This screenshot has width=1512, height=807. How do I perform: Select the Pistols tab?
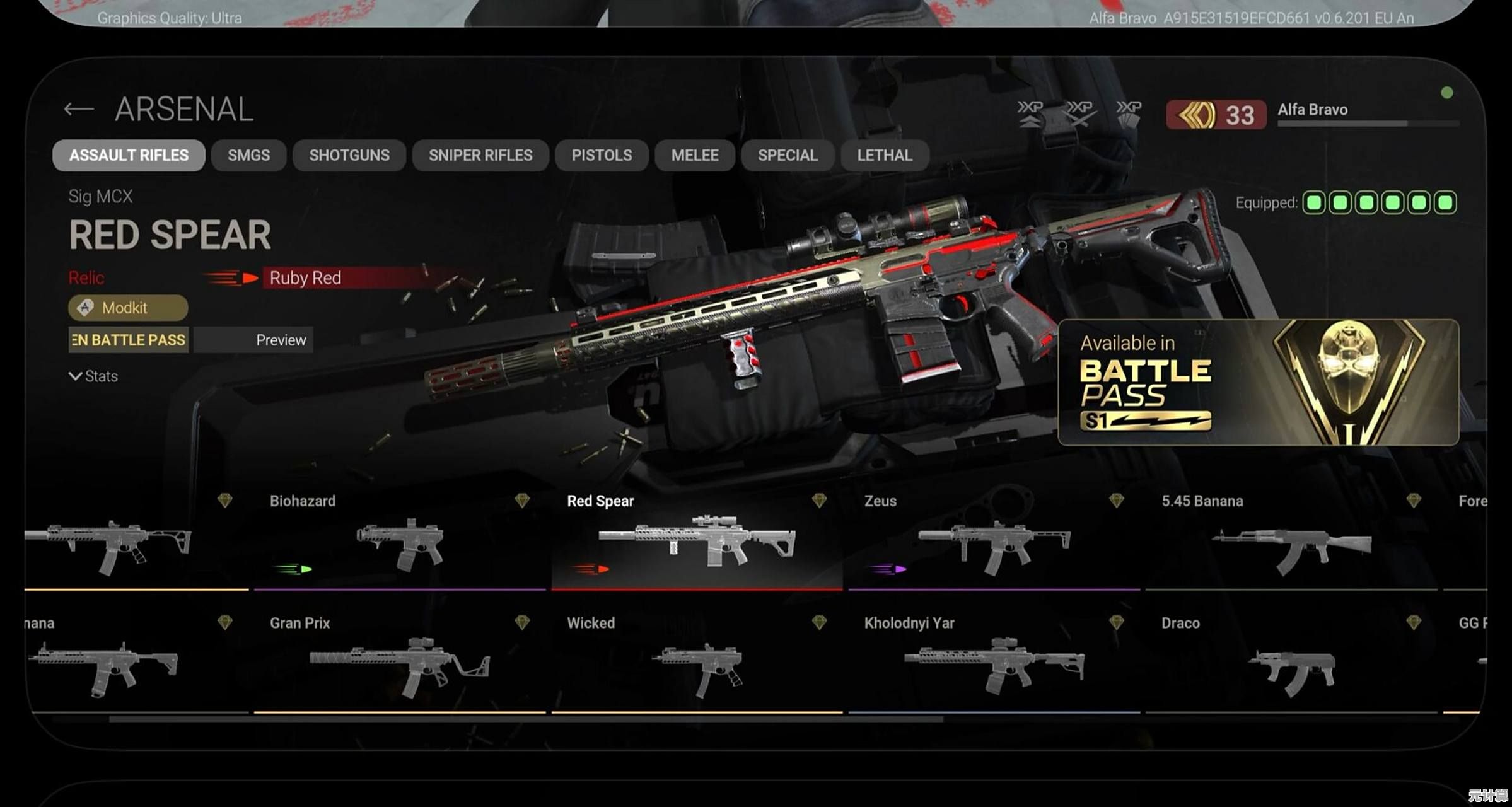[602, 156]
